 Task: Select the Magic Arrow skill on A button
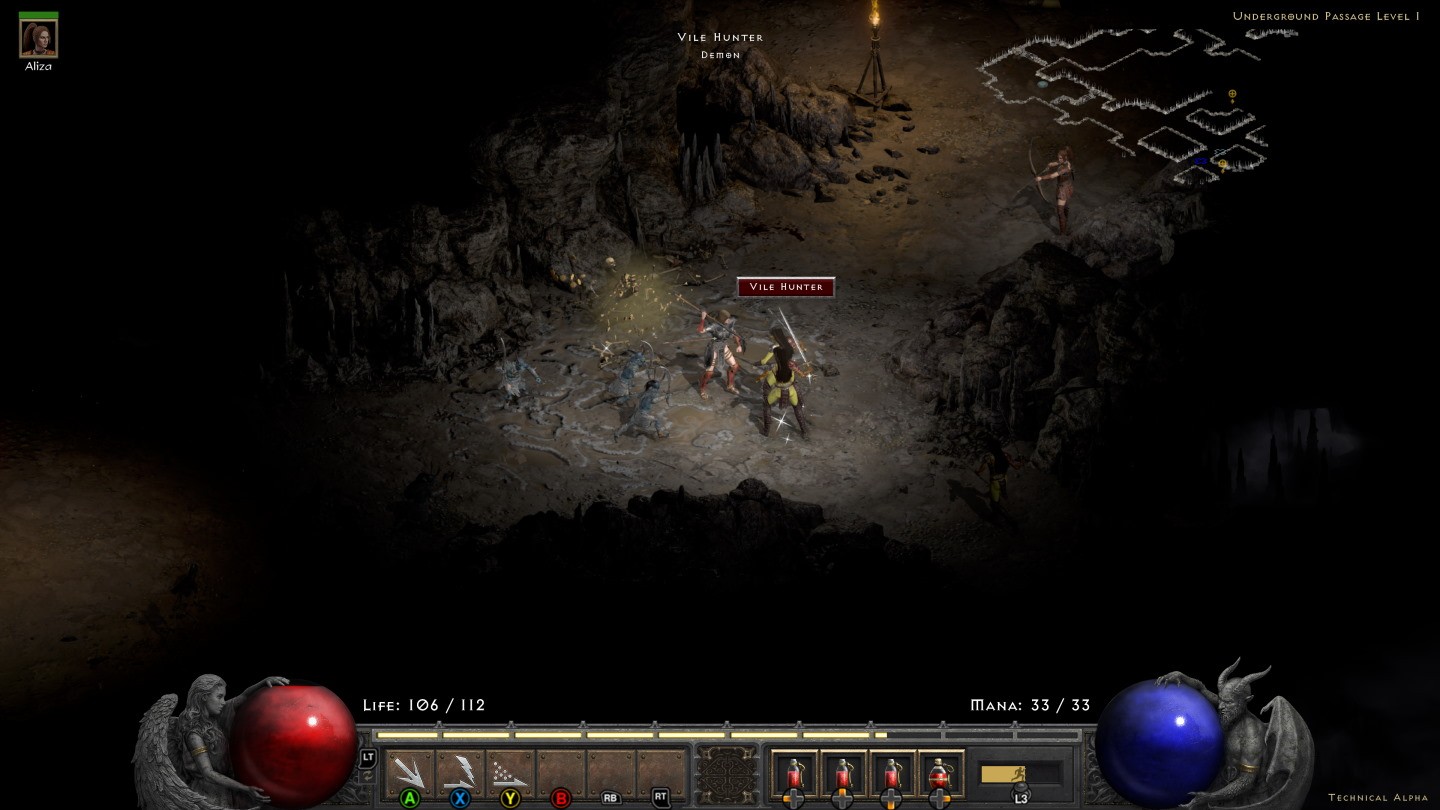(x=409, y=770)
